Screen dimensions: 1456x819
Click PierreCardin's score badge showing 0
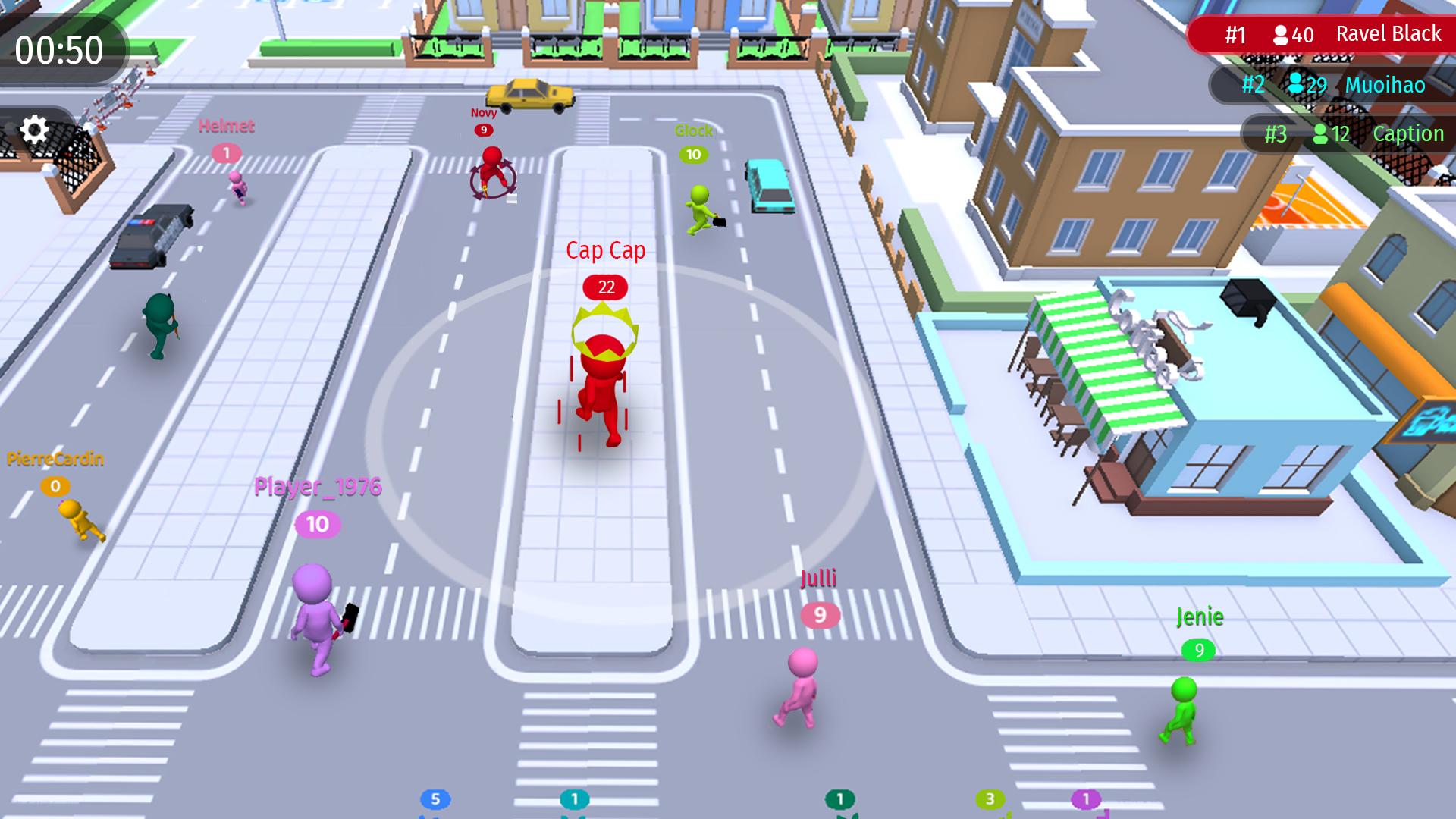(54, 485)
